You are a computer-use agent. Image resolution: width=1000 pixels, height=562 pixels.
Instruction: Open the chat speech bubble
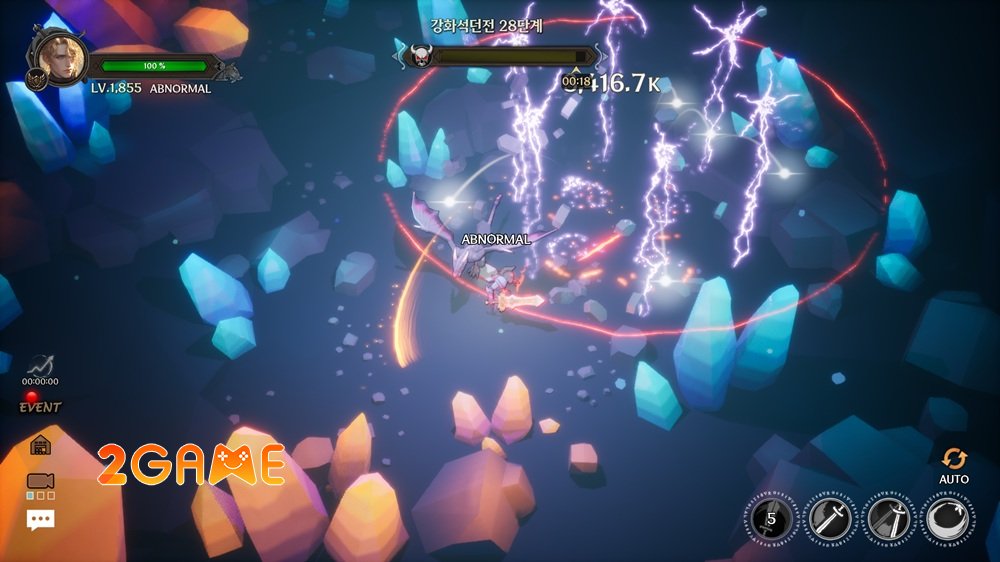[41, 519]
